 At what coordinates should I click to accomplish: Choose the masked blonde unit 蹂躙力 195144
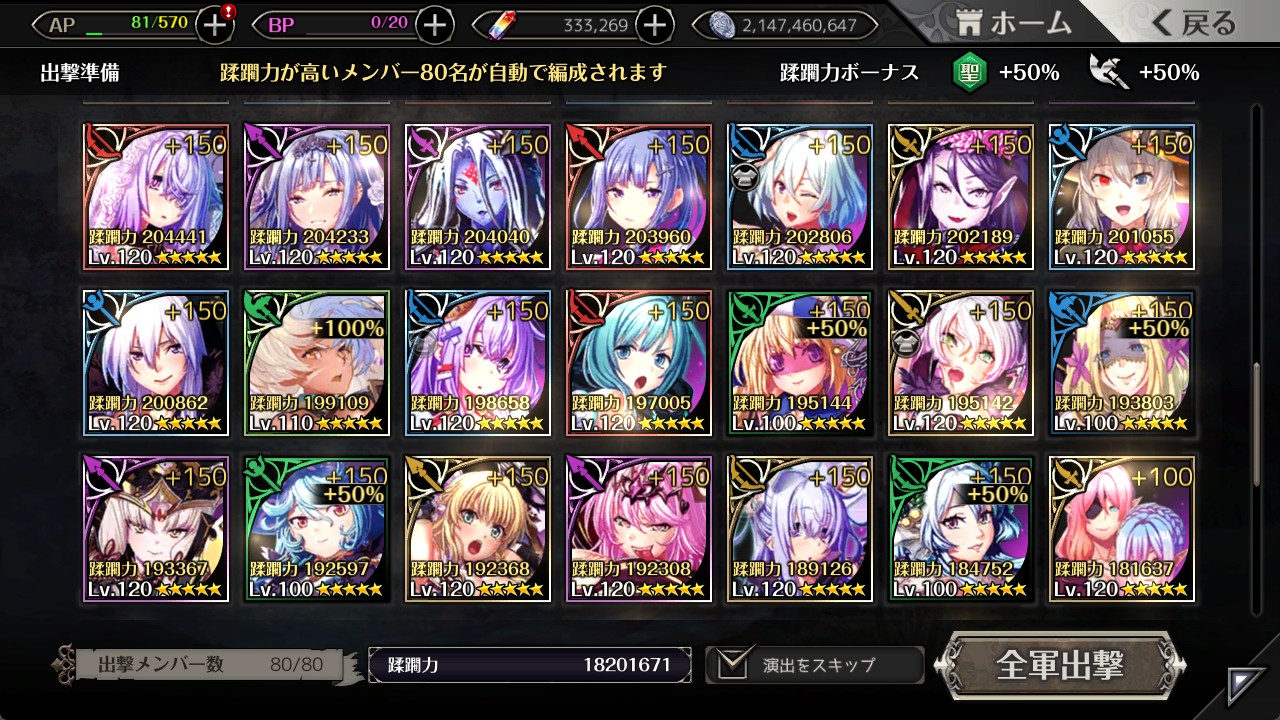[x=800, y=363]
